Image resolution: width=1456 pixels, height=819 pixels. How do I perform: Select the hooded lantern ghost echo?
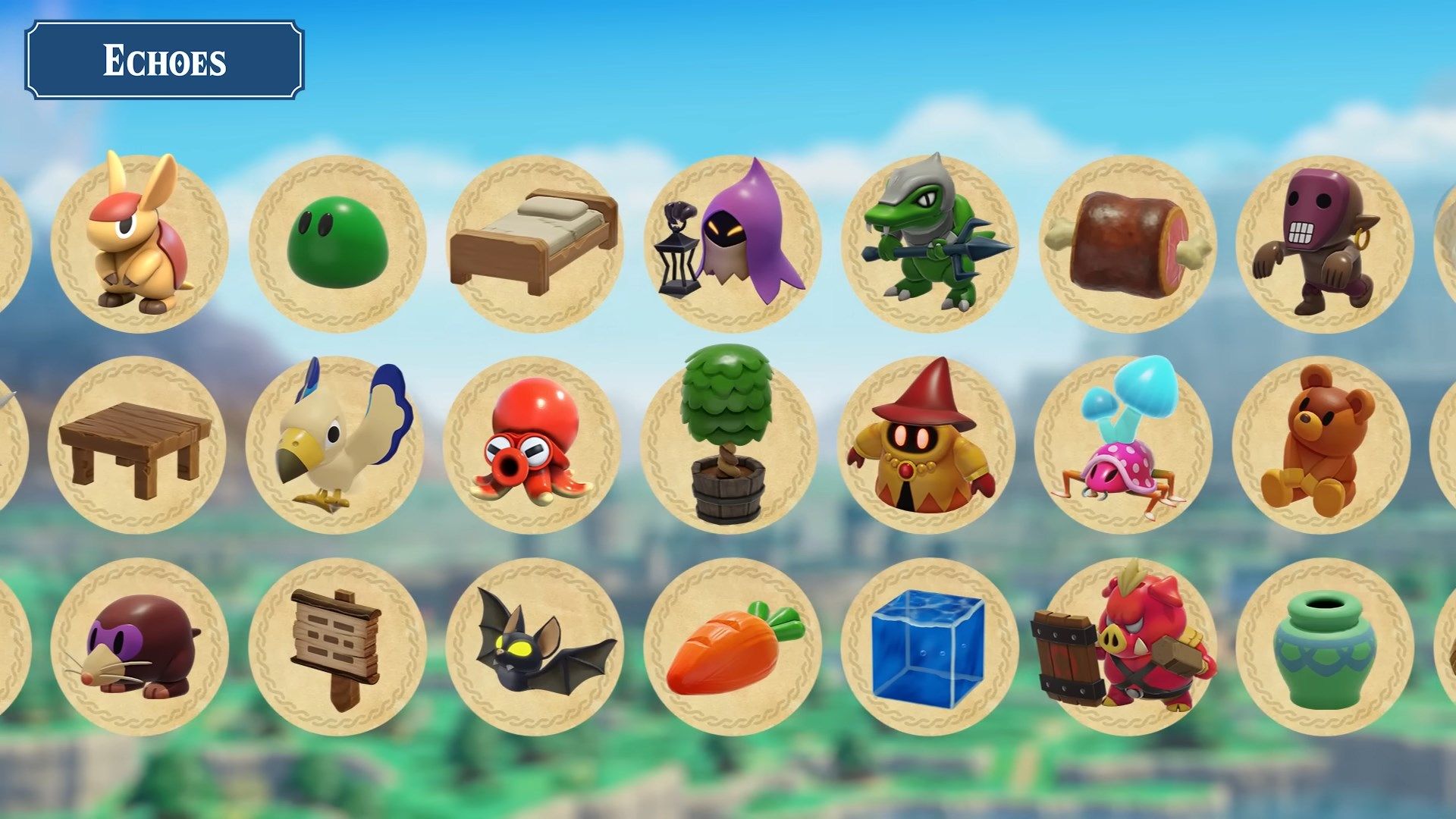[732, 243]
